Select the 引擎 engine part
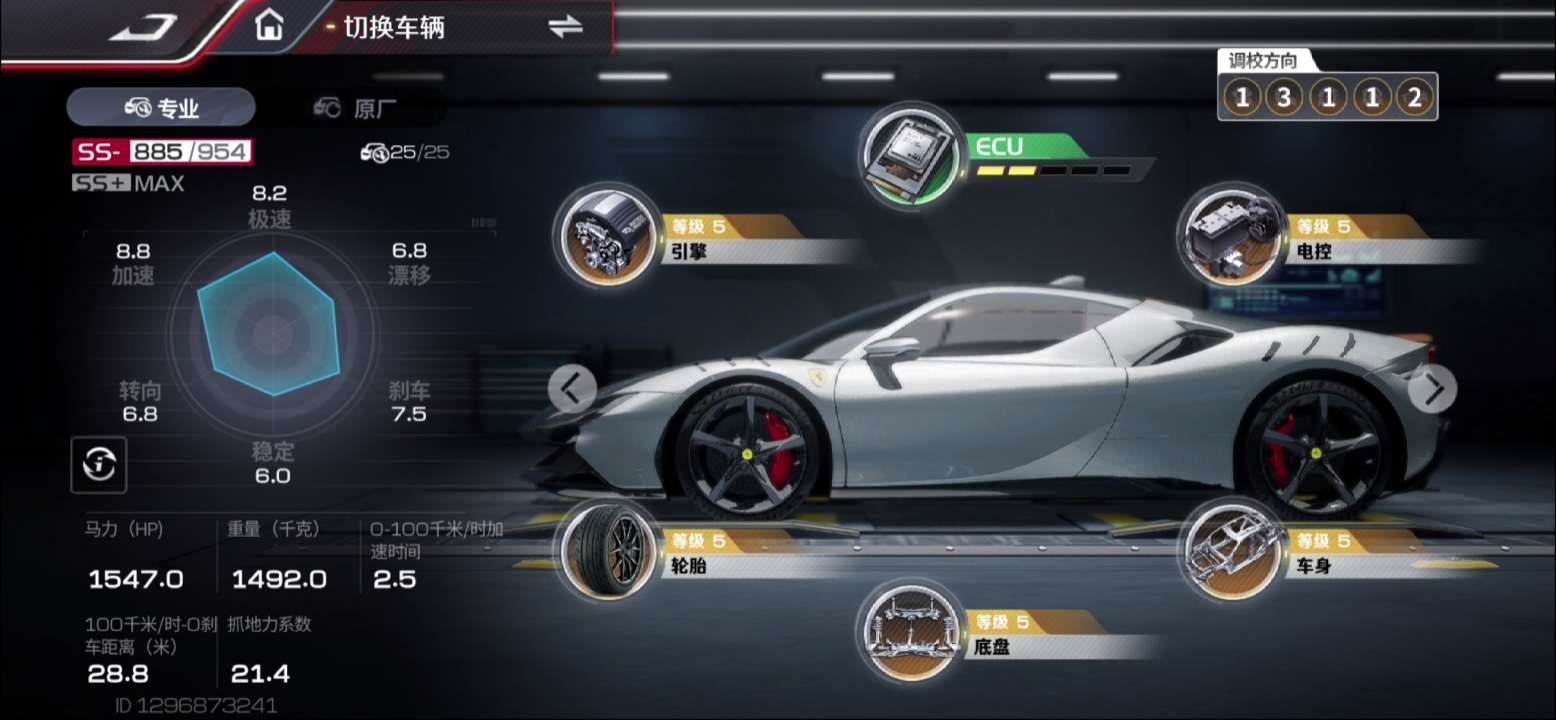This screenshot has height=720, width=1556. [603, 234]
